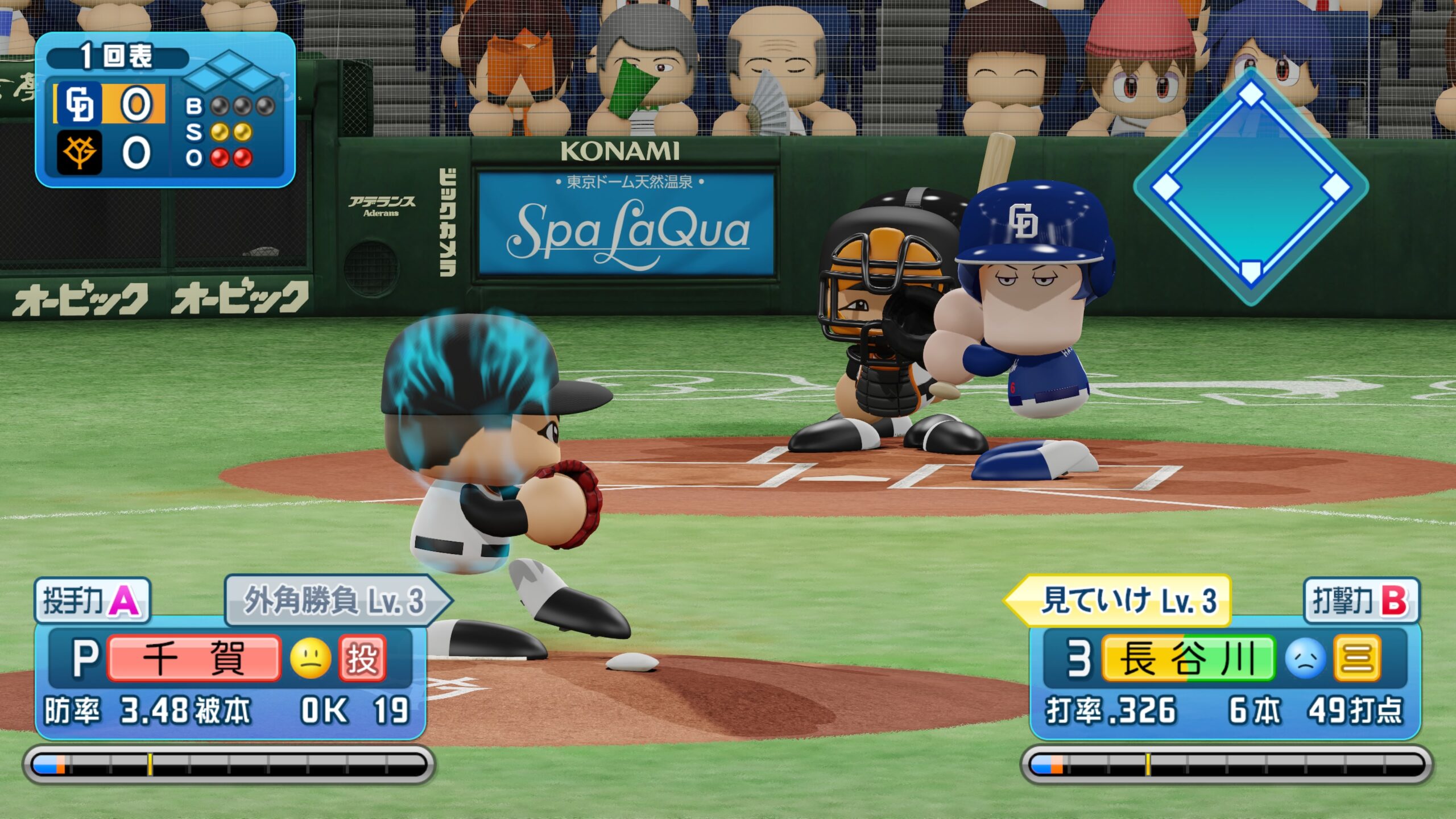
Task: Click the batter's blue sad condition face
Action: pos(1305,659)
